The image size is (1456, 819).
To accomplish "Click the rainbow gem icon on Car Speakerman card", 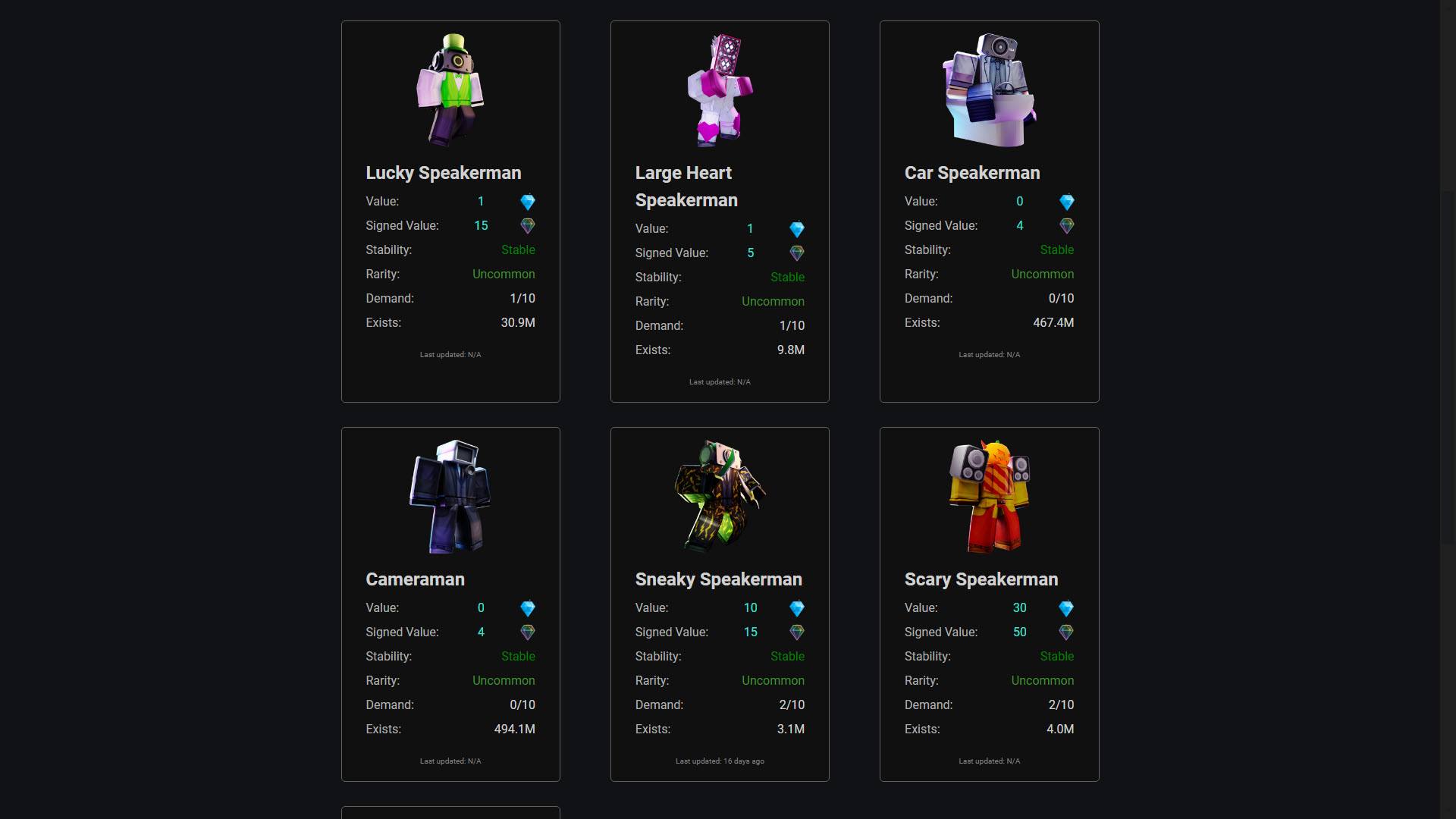I will pos(1066,225).
